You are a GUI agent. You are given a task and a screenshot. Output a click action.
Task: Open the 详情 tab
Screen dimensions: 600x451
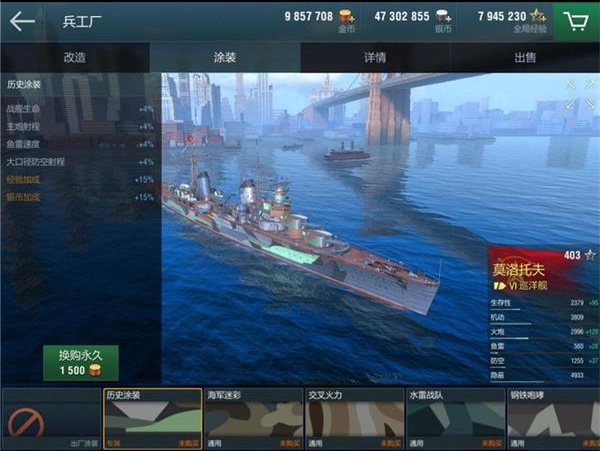[375, 58]
